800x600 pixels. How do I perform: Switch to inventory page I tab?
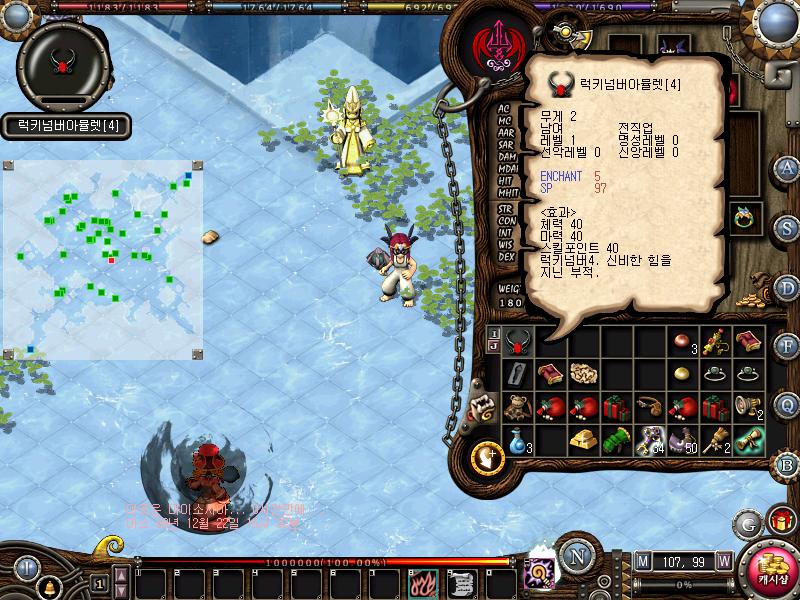(494, 333)
